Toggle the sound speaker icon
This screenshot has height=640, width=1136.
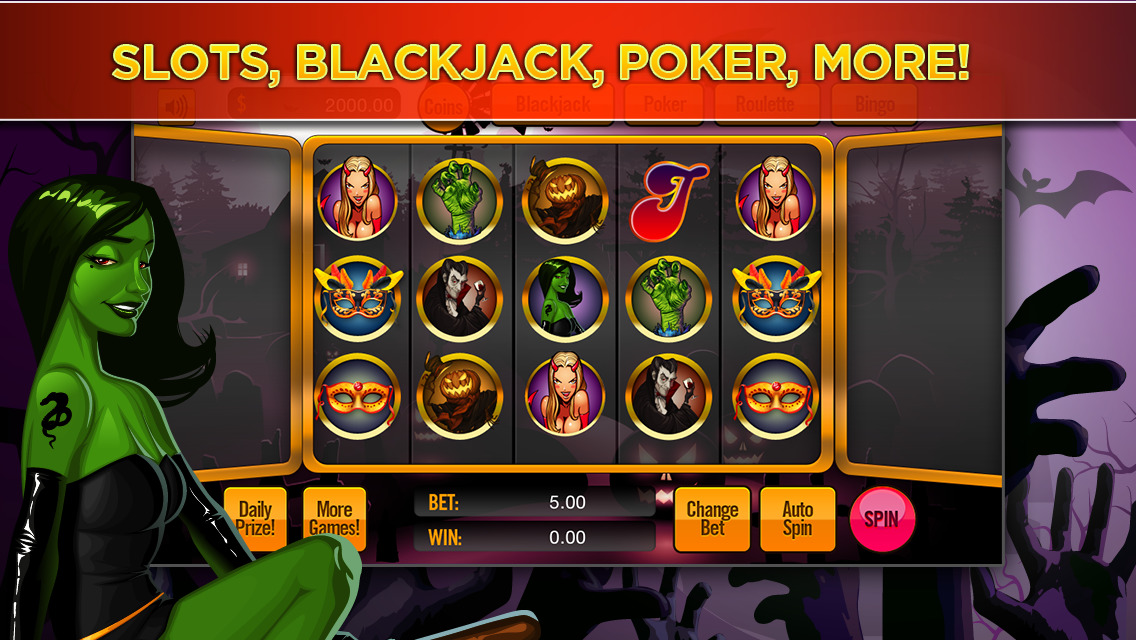click(176, 105)
